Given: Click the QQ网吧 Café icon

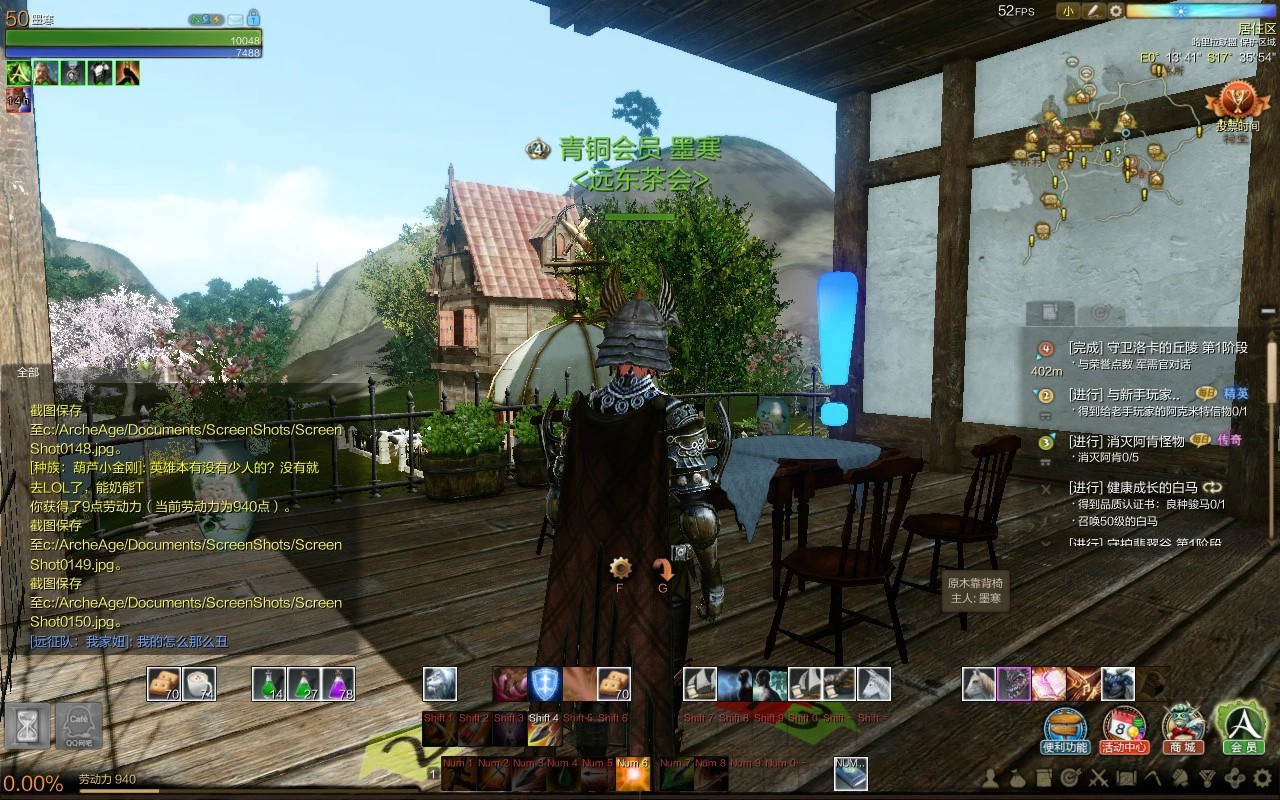Looking at the screenshot, I should point(78,725).
